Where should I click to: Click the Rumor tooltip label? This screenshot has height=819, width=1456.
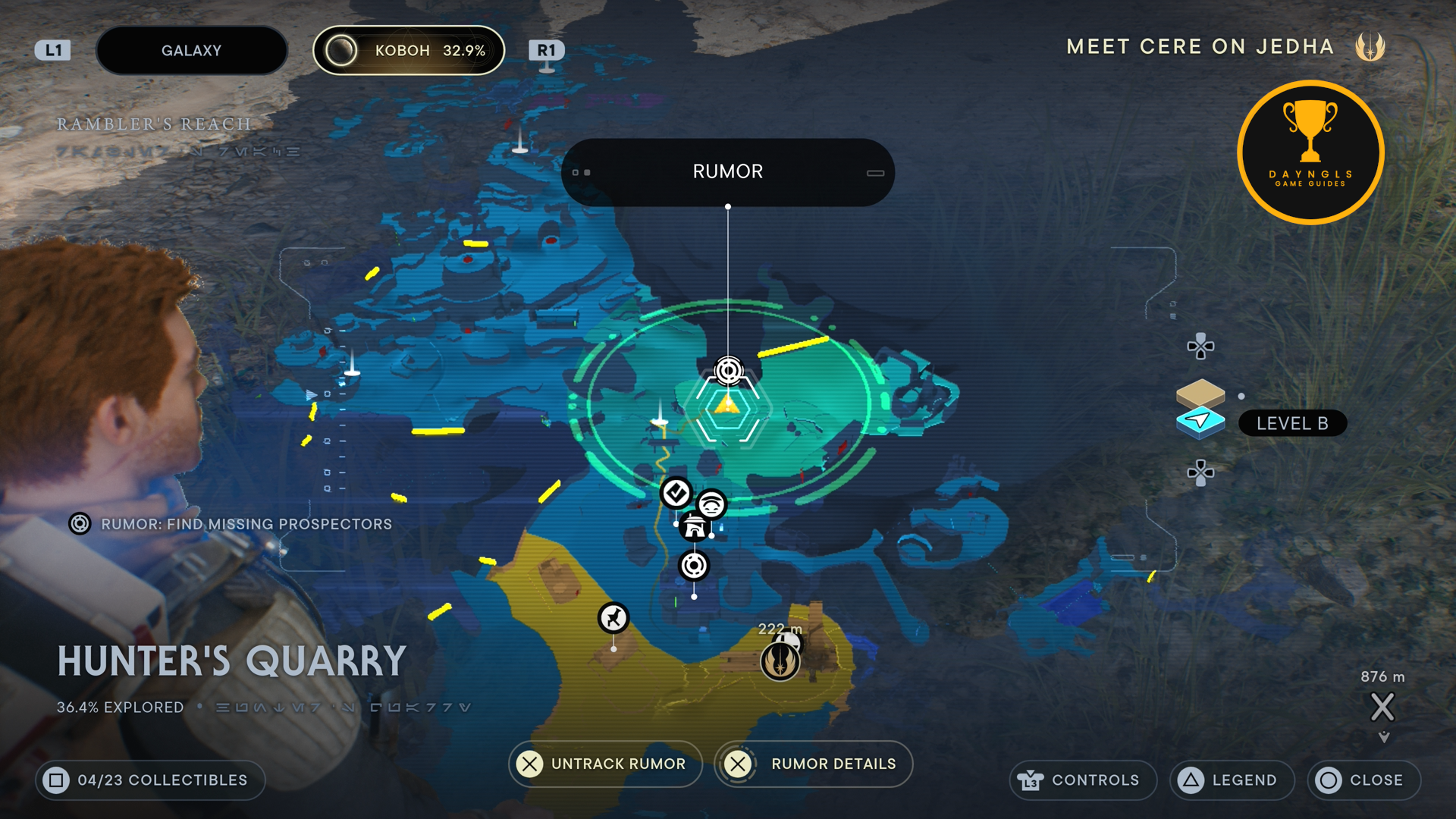(727, 172)
